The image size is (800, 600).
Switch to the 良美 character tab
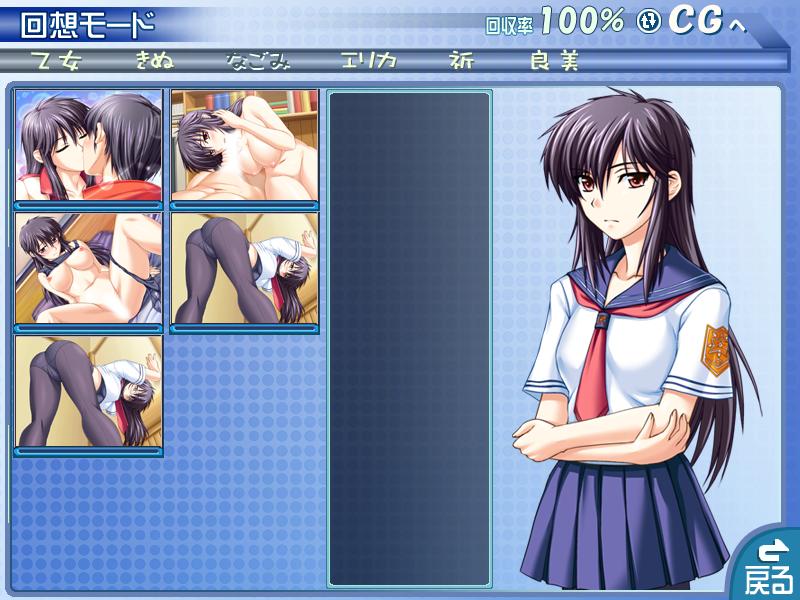point(555,60)
